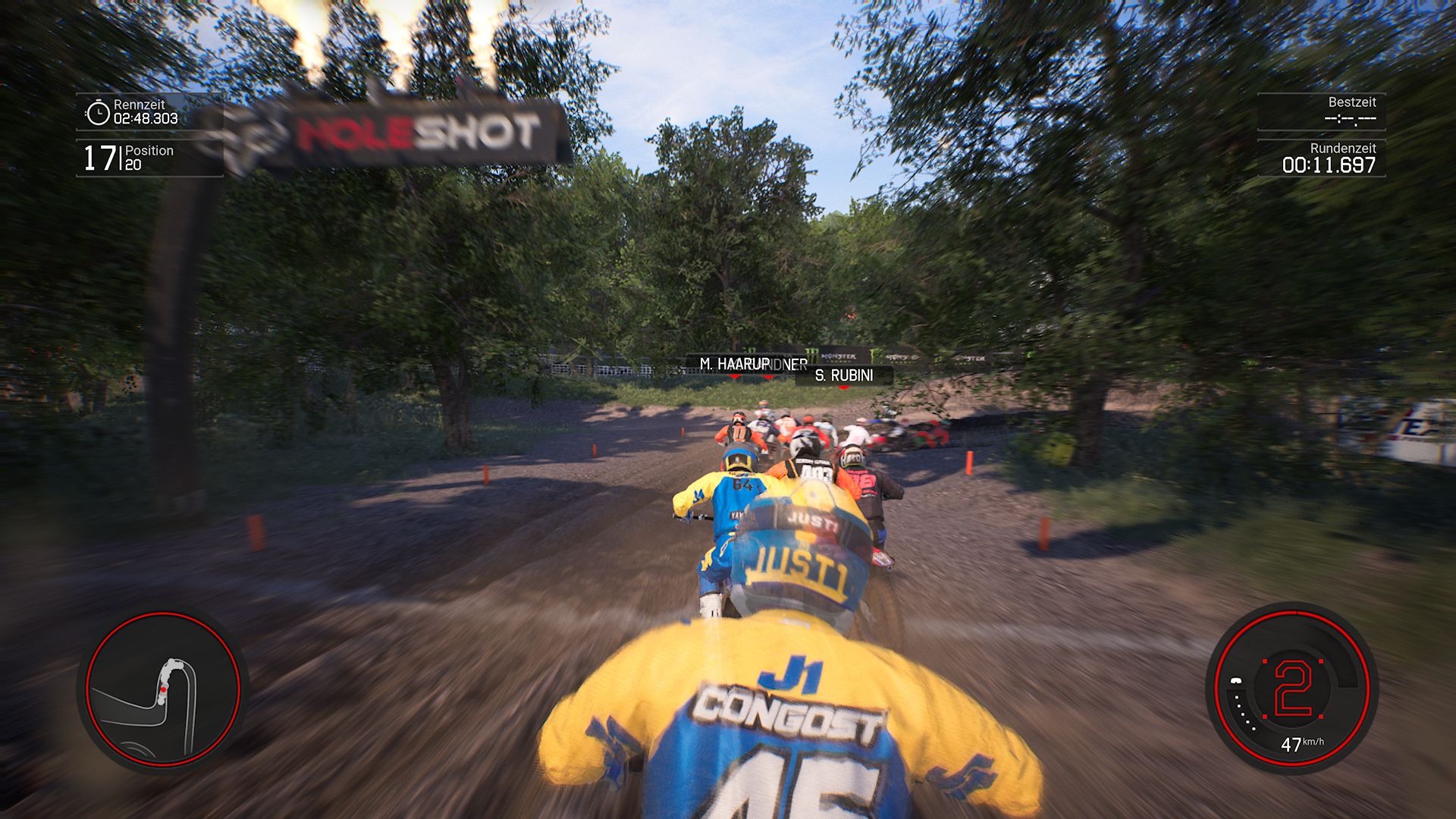Toggle the Rundenzeit lap timer display
This screenshot has height=819, width=1456.
[x=1329, y=159]
